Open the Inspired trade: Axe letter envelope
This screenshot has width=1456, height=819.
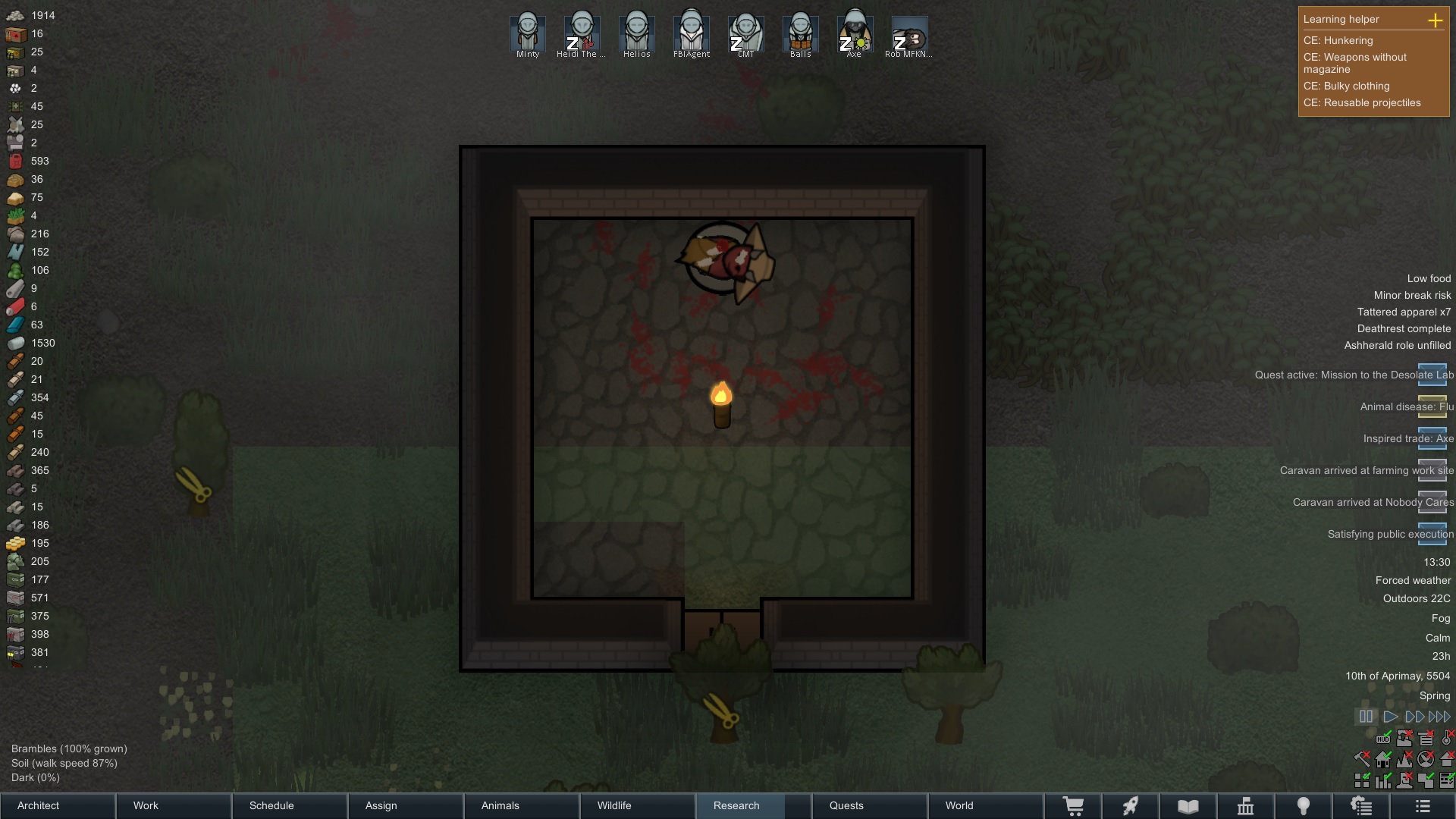pos(1433,440)
